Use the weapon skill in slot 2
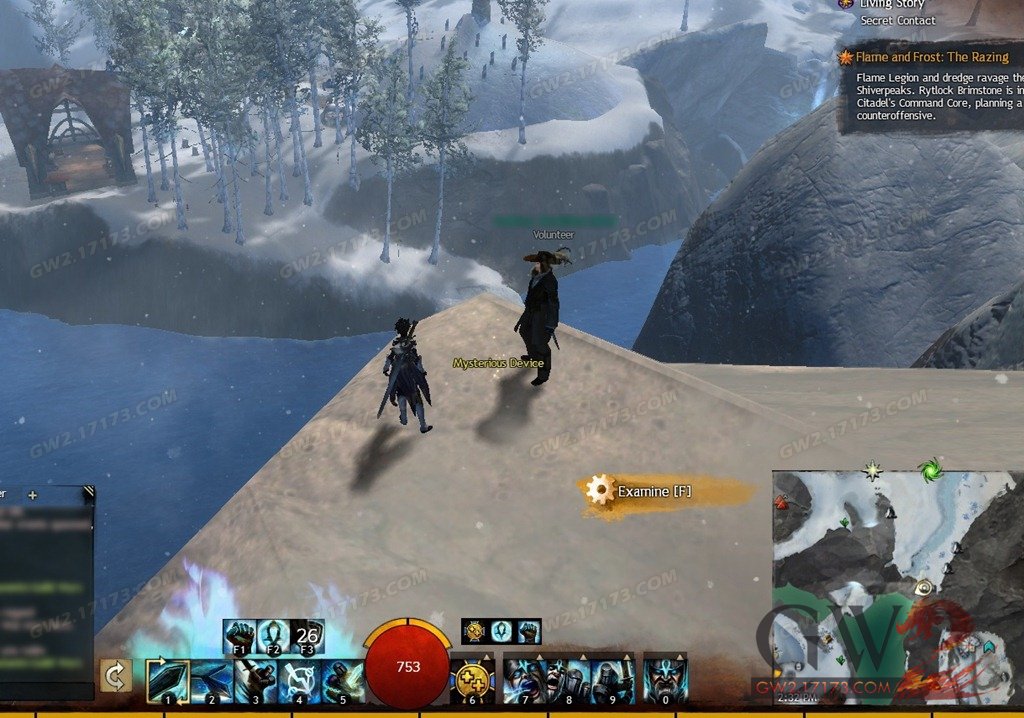 (211, 679)
